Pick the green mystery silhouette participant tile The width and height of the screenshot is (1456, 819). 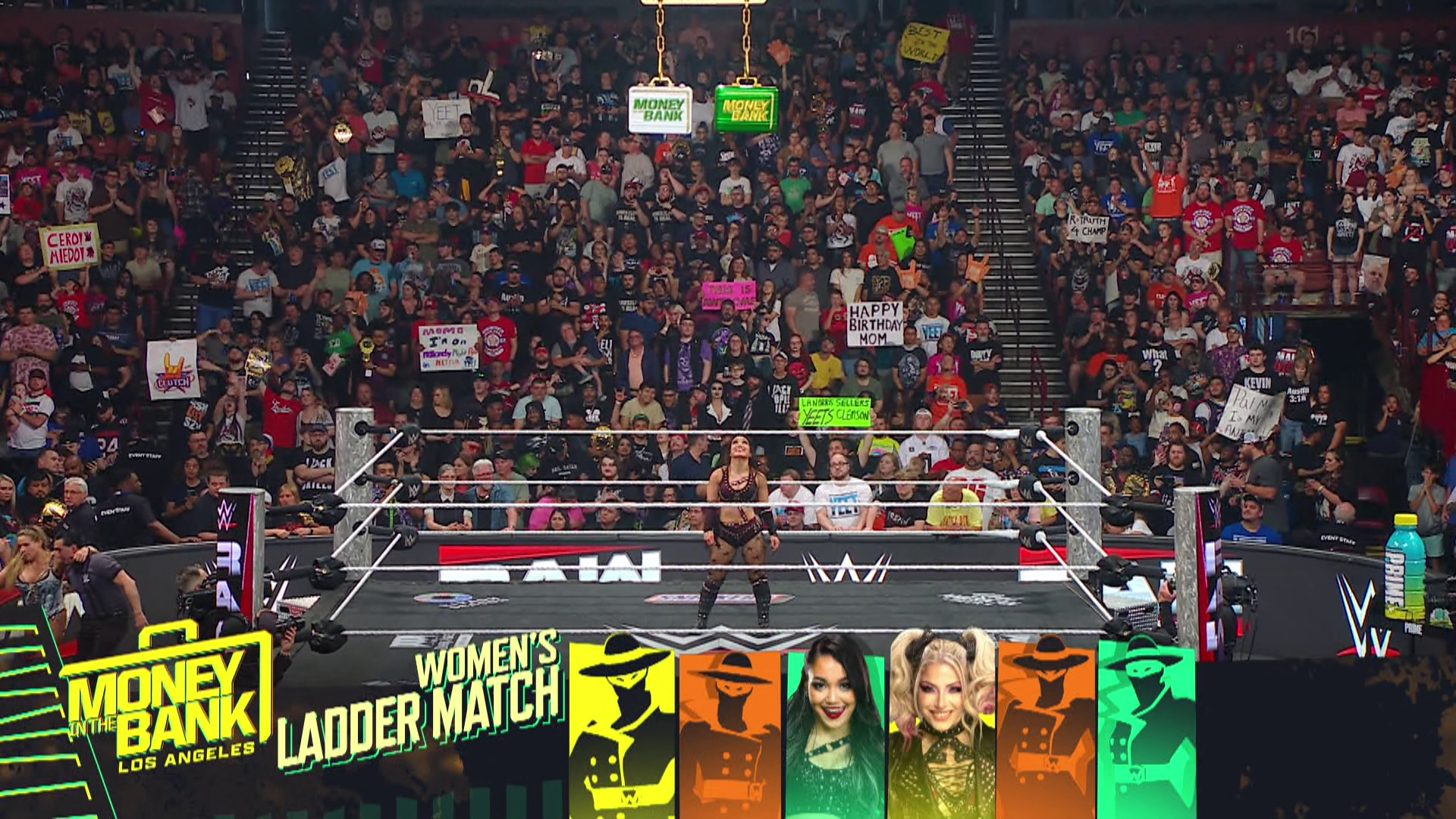click(x=1146, y=728)
